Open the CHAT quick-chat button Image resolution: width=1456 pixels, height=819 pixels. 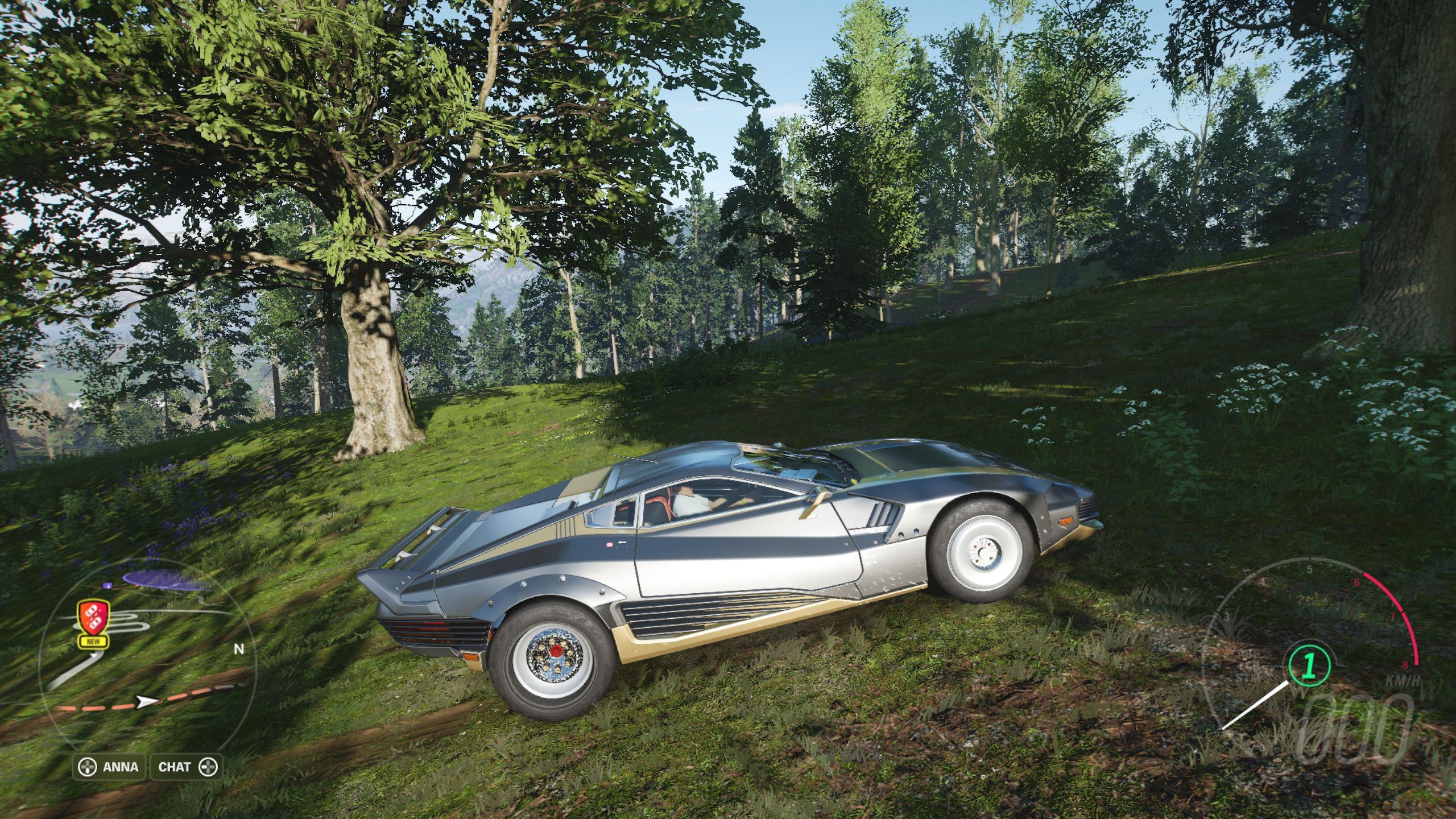click(x=185, y=767)
